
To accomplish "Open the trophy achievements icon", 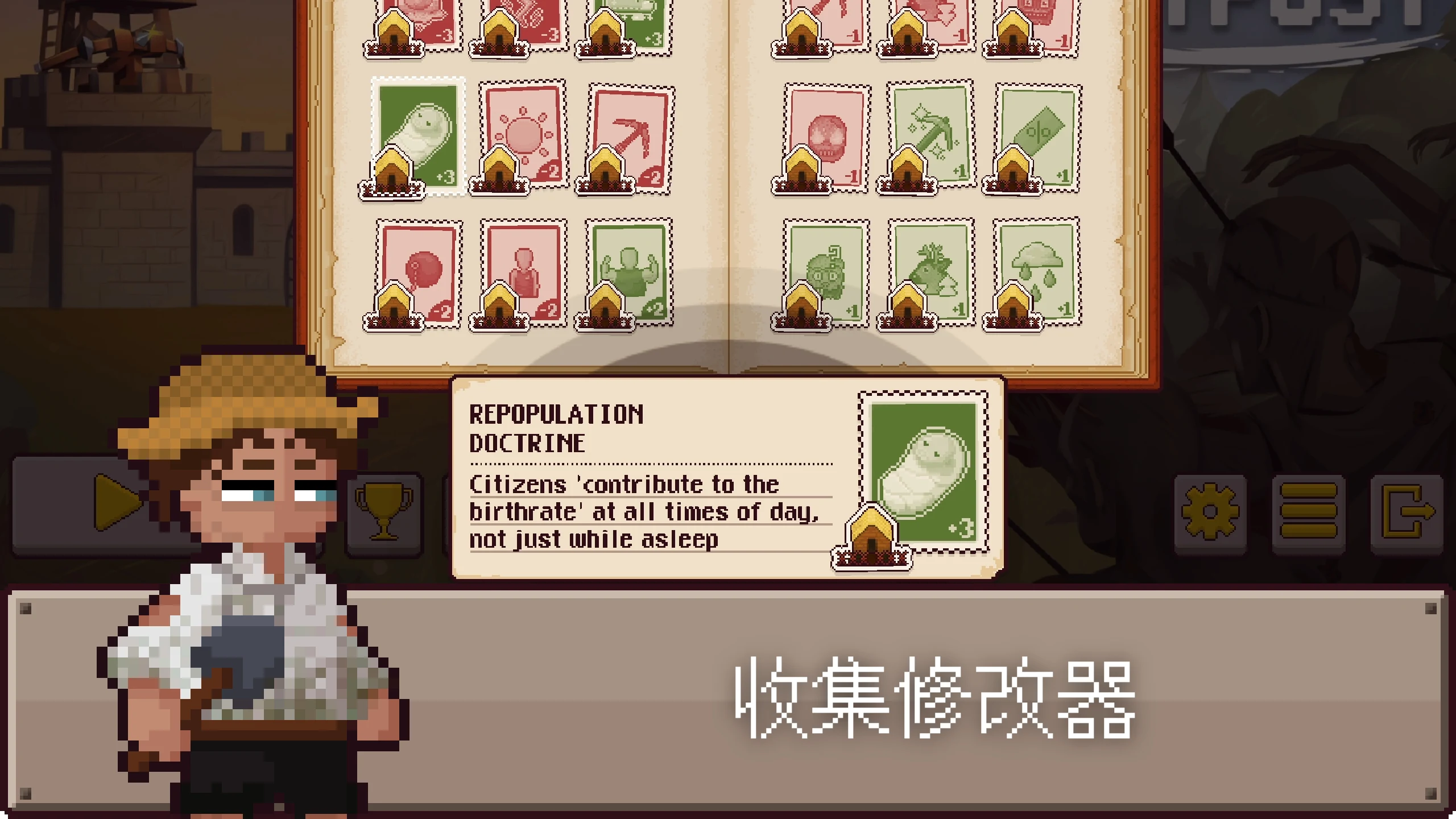I will coord(384,510).
